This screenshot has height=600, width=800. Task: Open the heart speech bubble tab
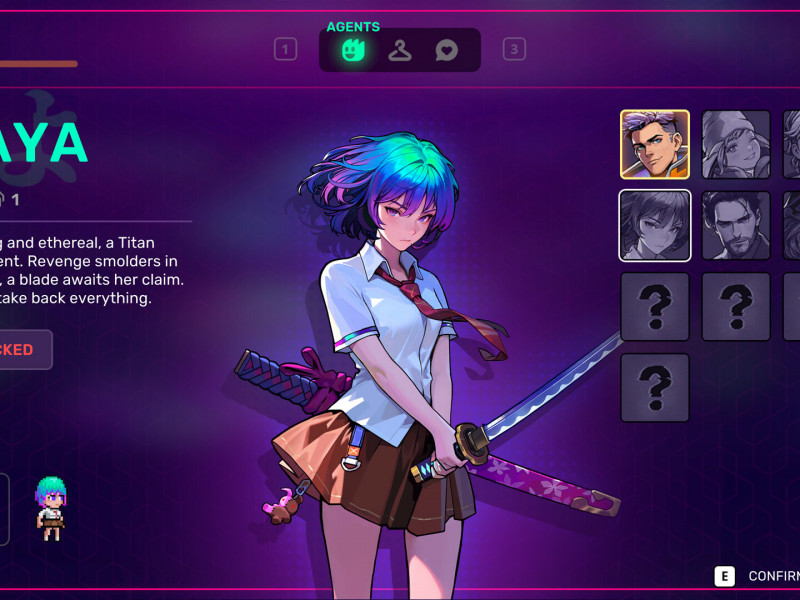447,49
